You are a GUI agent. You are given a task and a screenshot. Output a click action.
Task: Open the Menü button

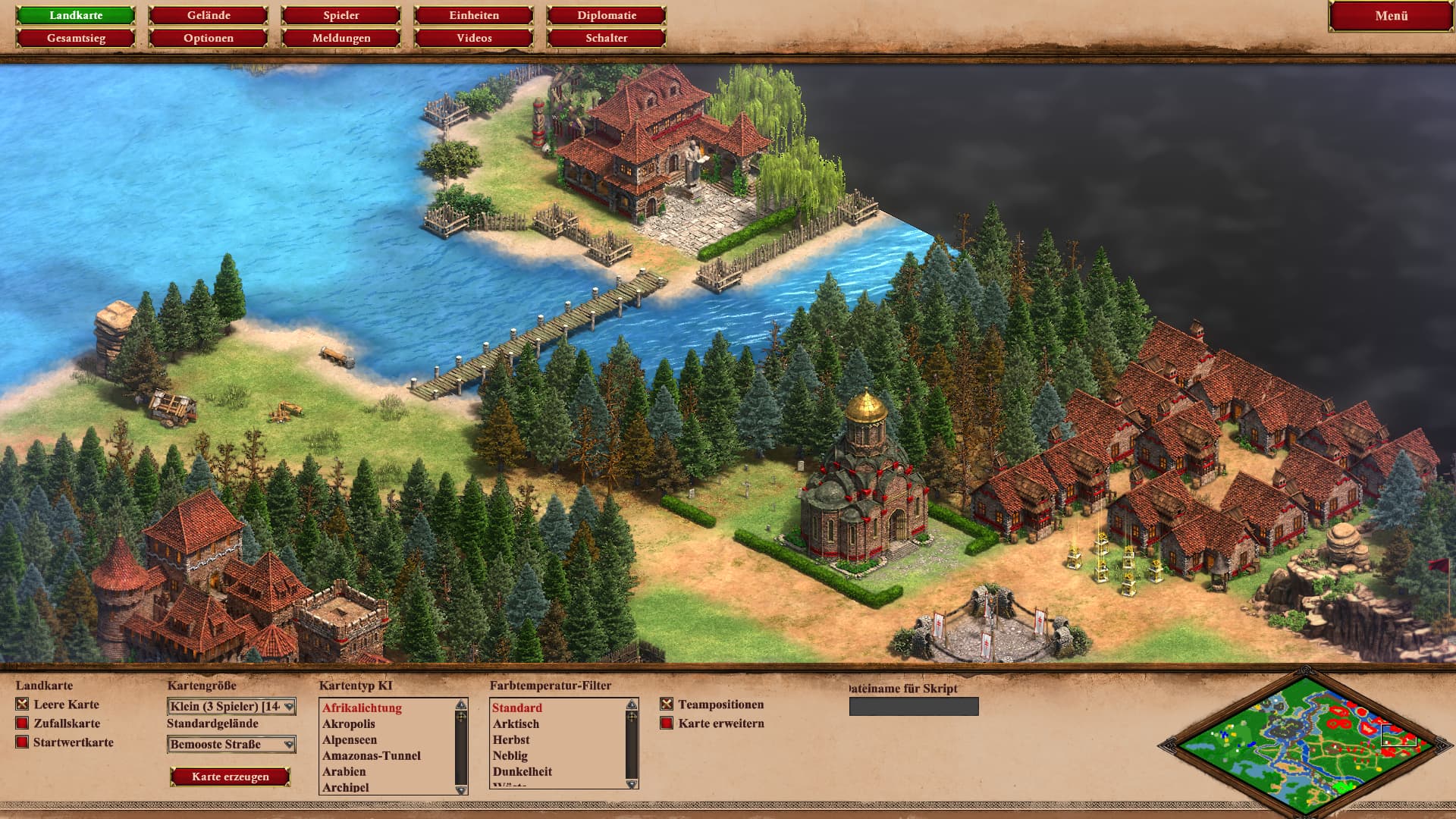pos(1391,16)
